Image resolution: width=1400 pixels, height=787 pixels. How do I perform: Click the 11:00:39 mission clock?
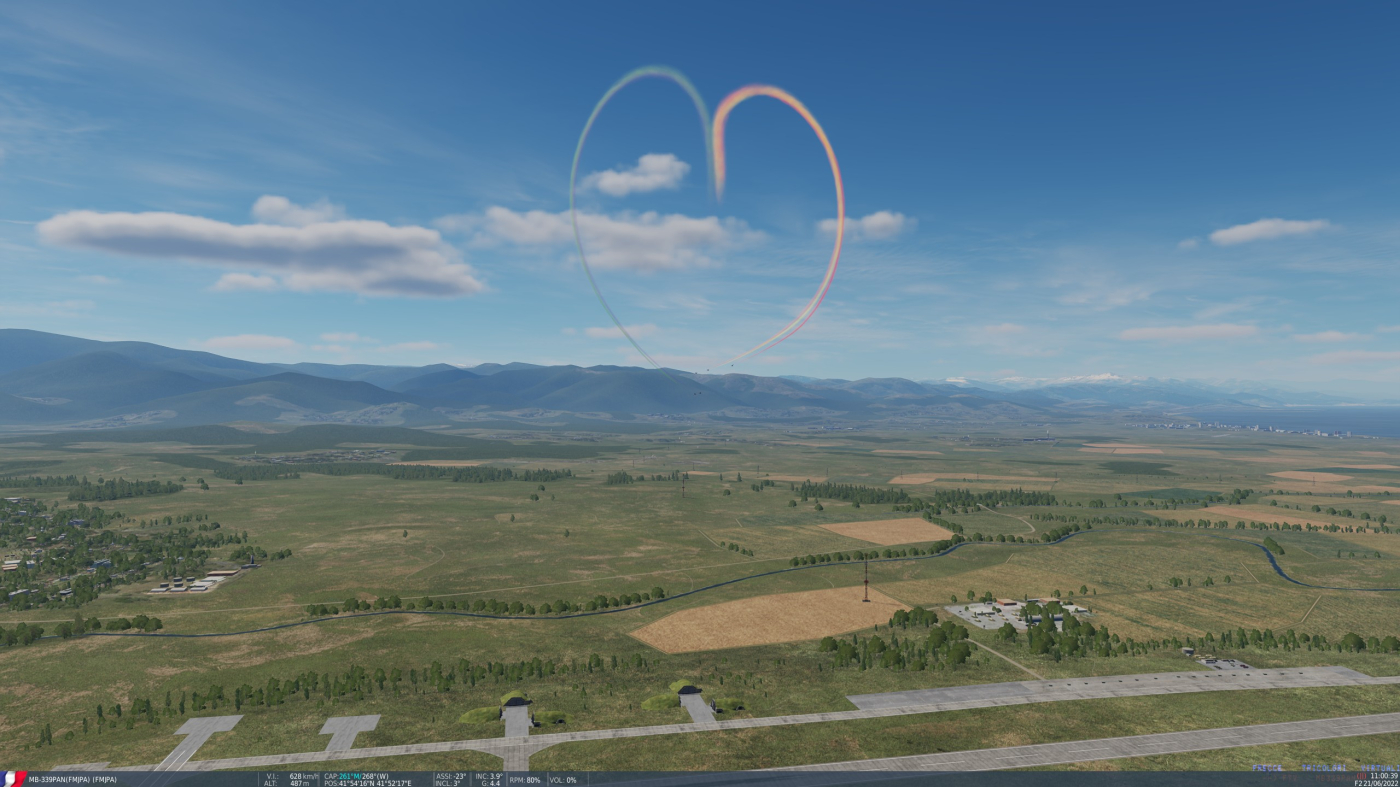pyautogui.click(x=1382, y=776)
